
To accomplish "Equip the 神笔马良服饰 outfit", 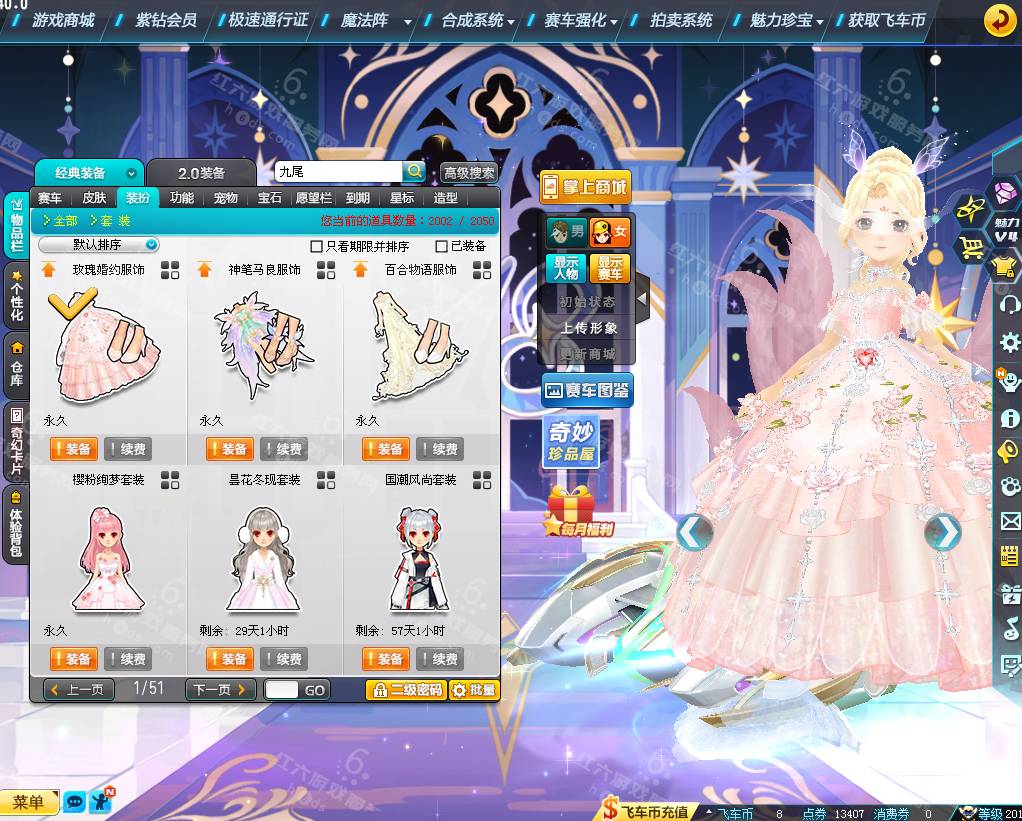I will coord(229,449).
